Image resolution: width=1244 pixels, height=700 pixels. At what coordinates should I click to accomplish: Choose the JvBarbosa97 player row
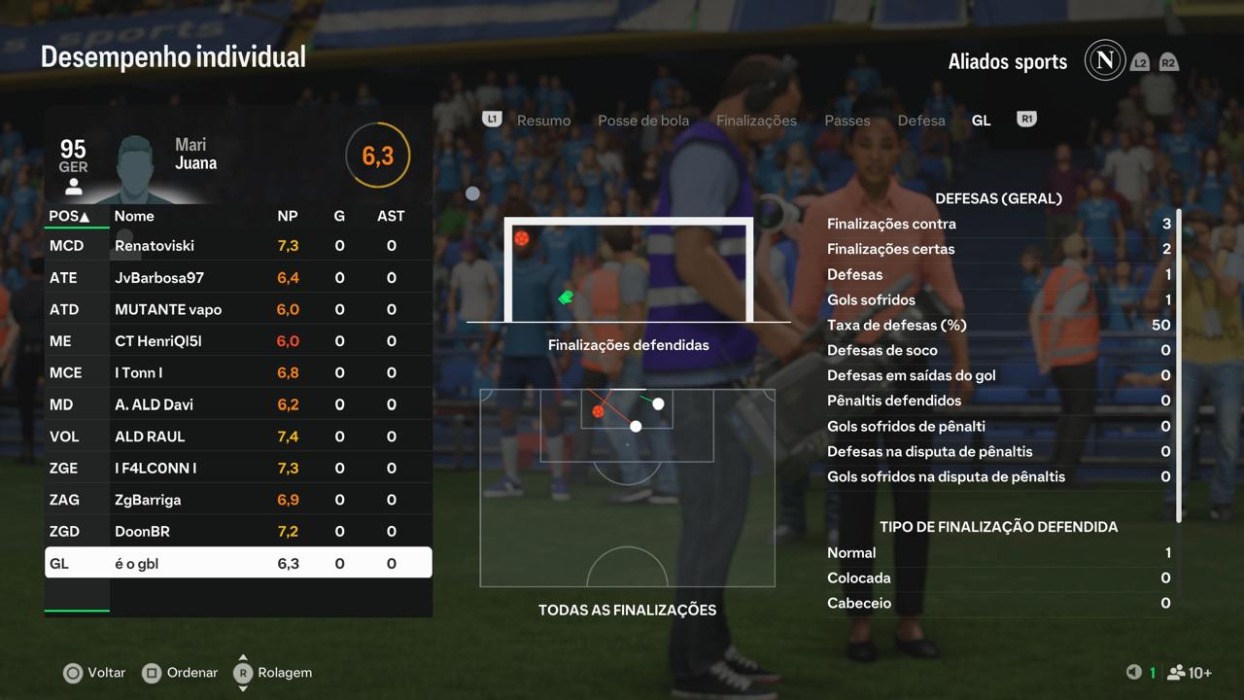point(238,277)
